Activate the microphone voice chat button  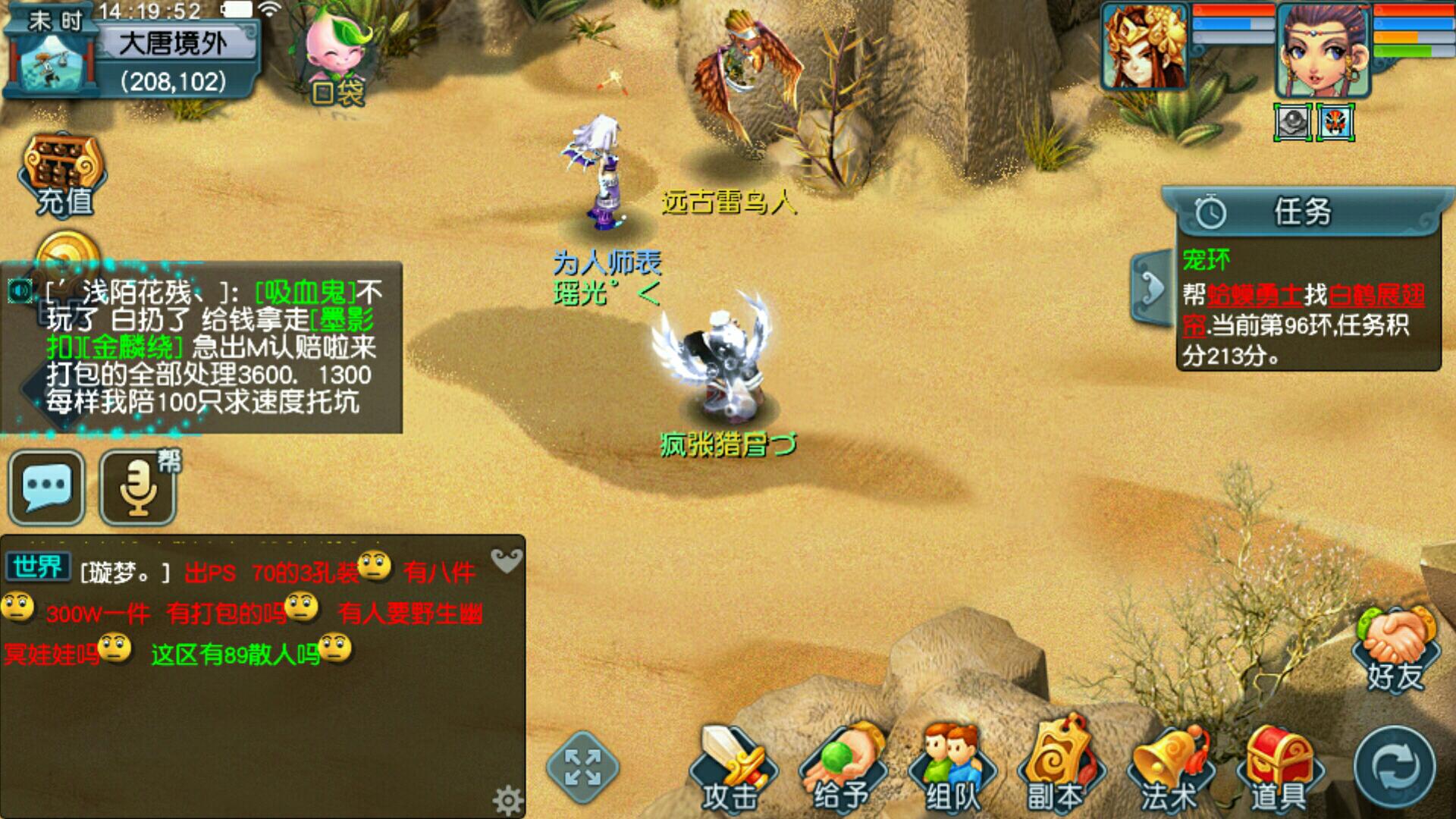click(138, 488)
